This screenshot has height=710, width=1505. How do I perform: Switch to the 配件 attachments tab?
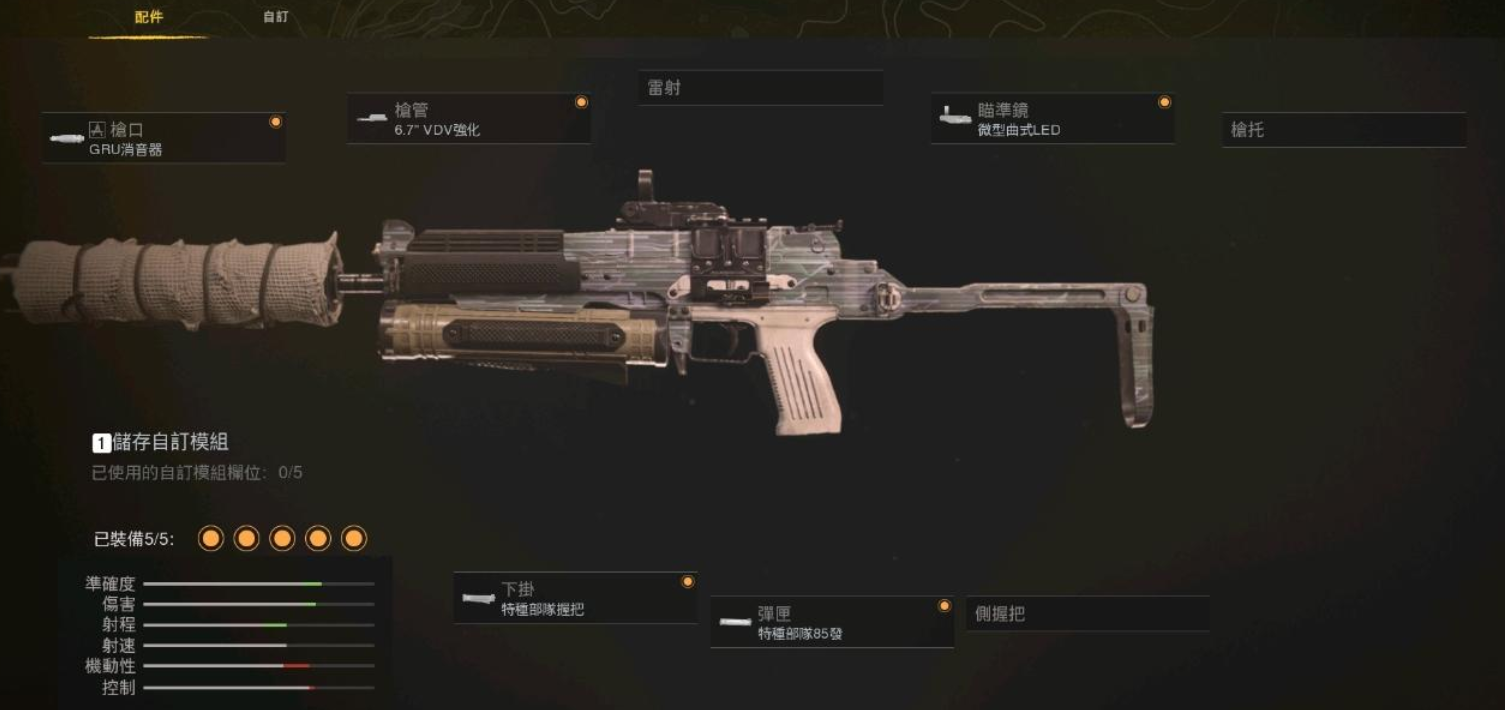pyautogui.click(x=149, y=17)
